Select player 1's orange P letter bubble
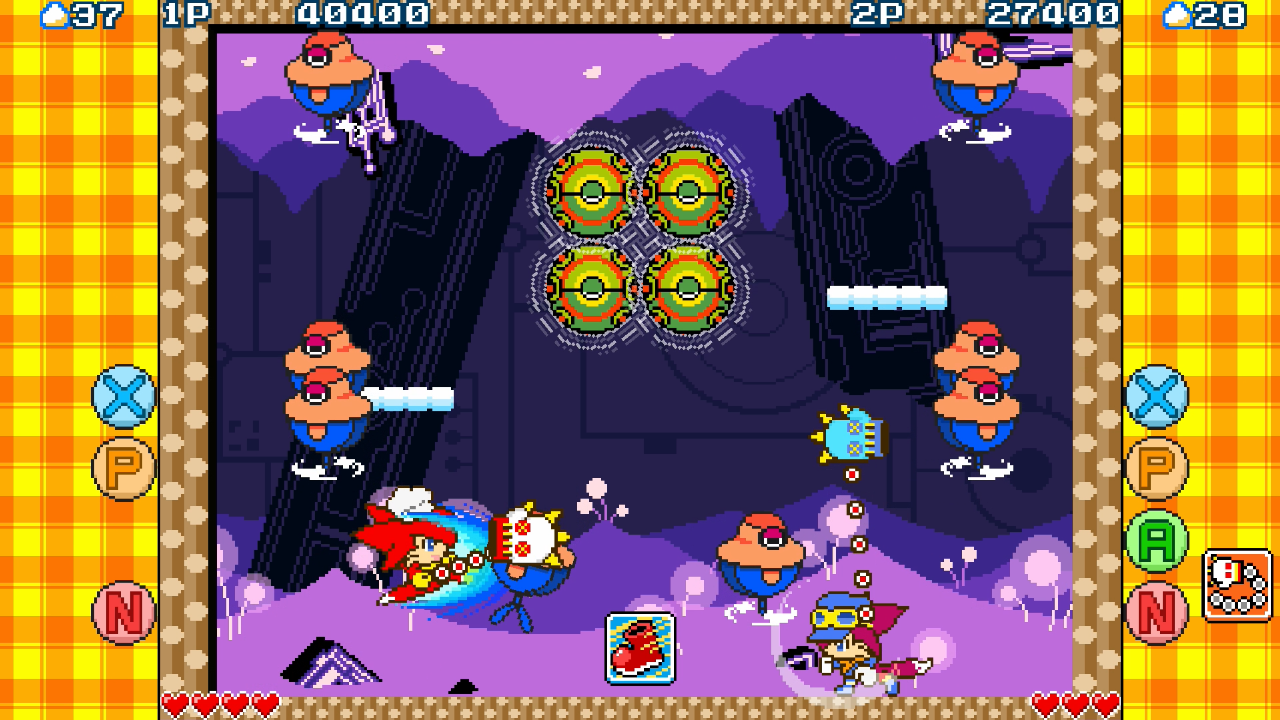 point(124,468)
